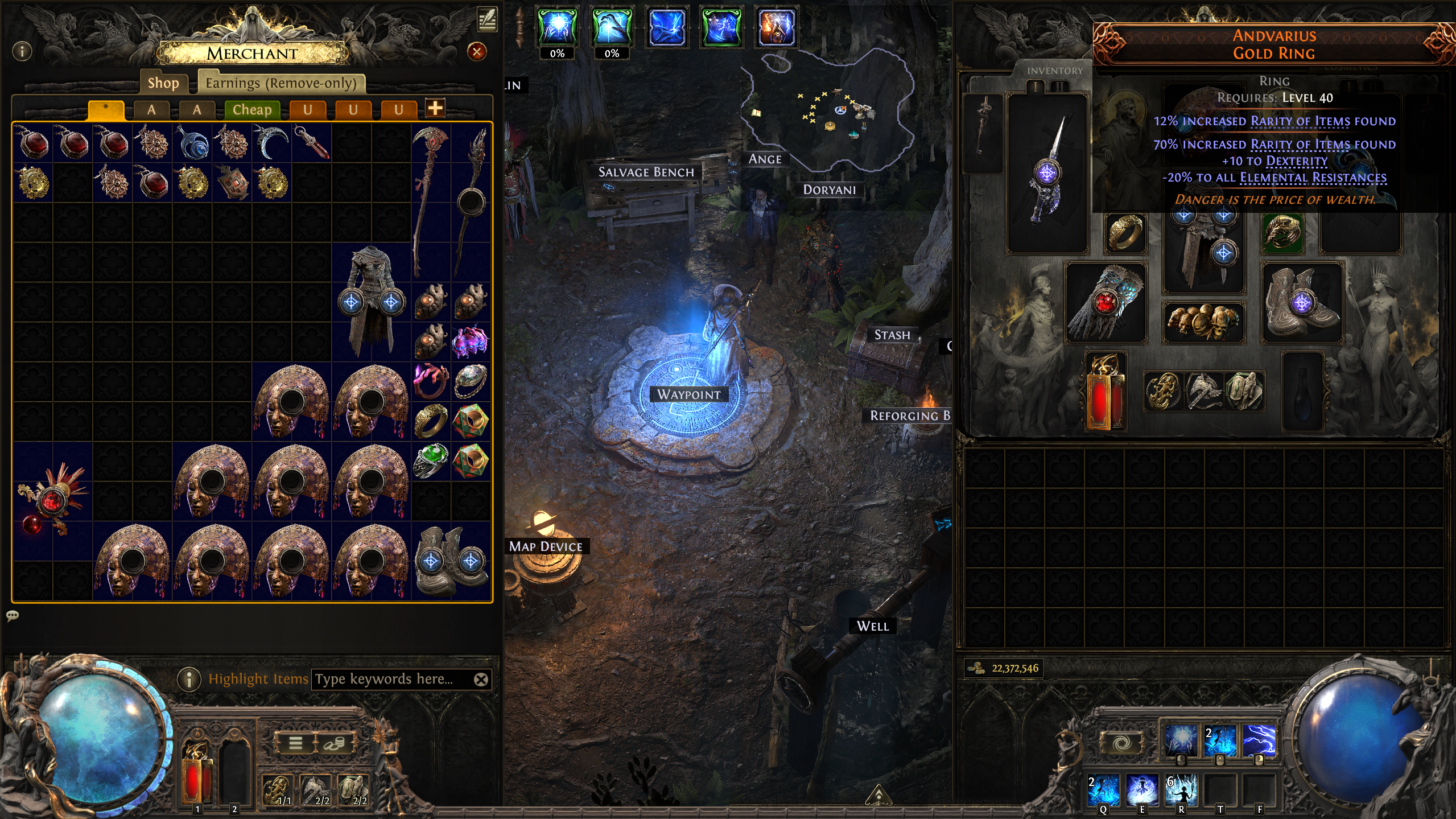Screen dimensions: 1456x819
Task: Add a new merchant tab
Action: (x=435, y=108)
